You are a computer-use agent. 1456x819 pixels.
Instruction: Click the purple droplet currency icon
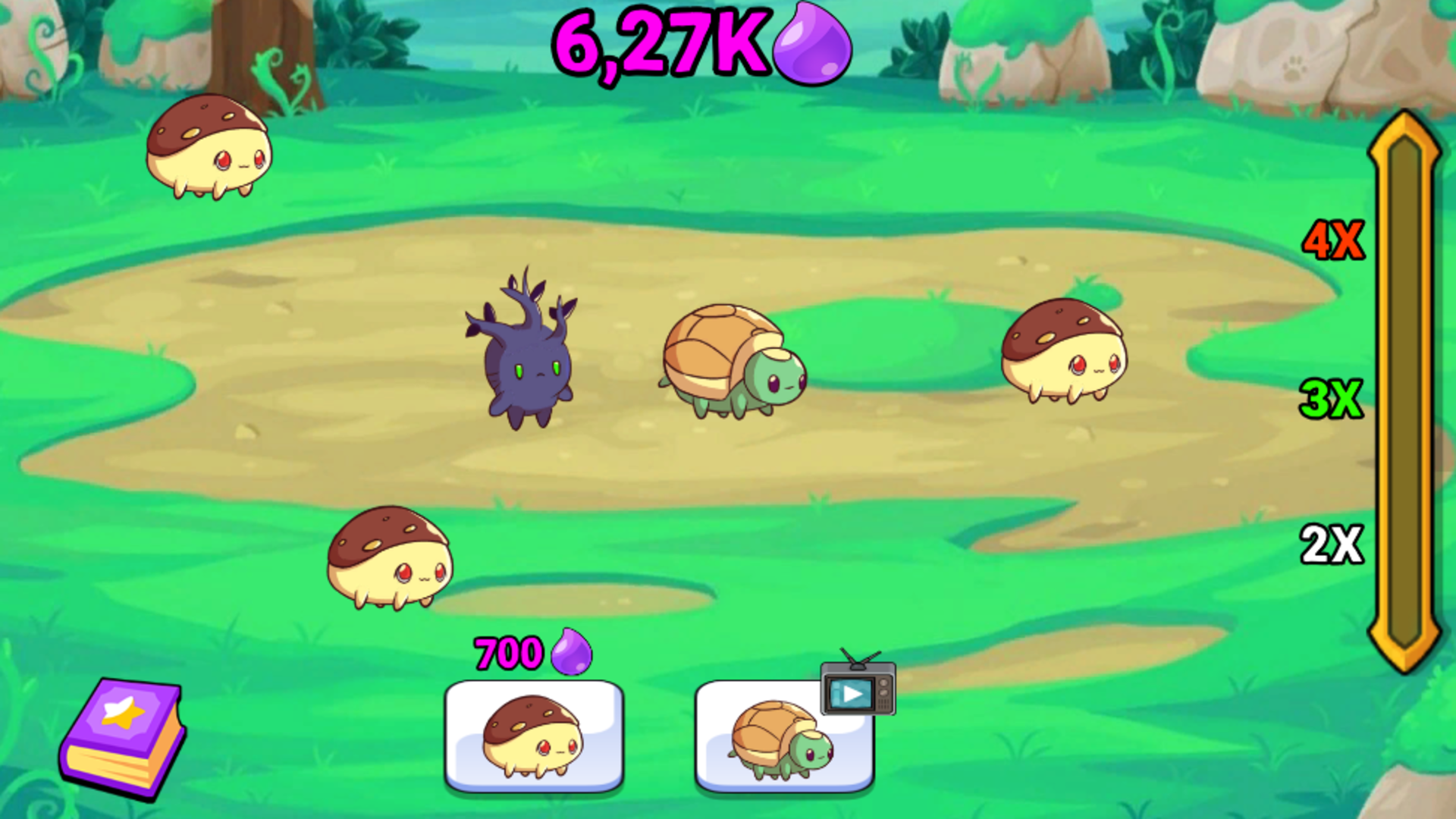(808, 47)
